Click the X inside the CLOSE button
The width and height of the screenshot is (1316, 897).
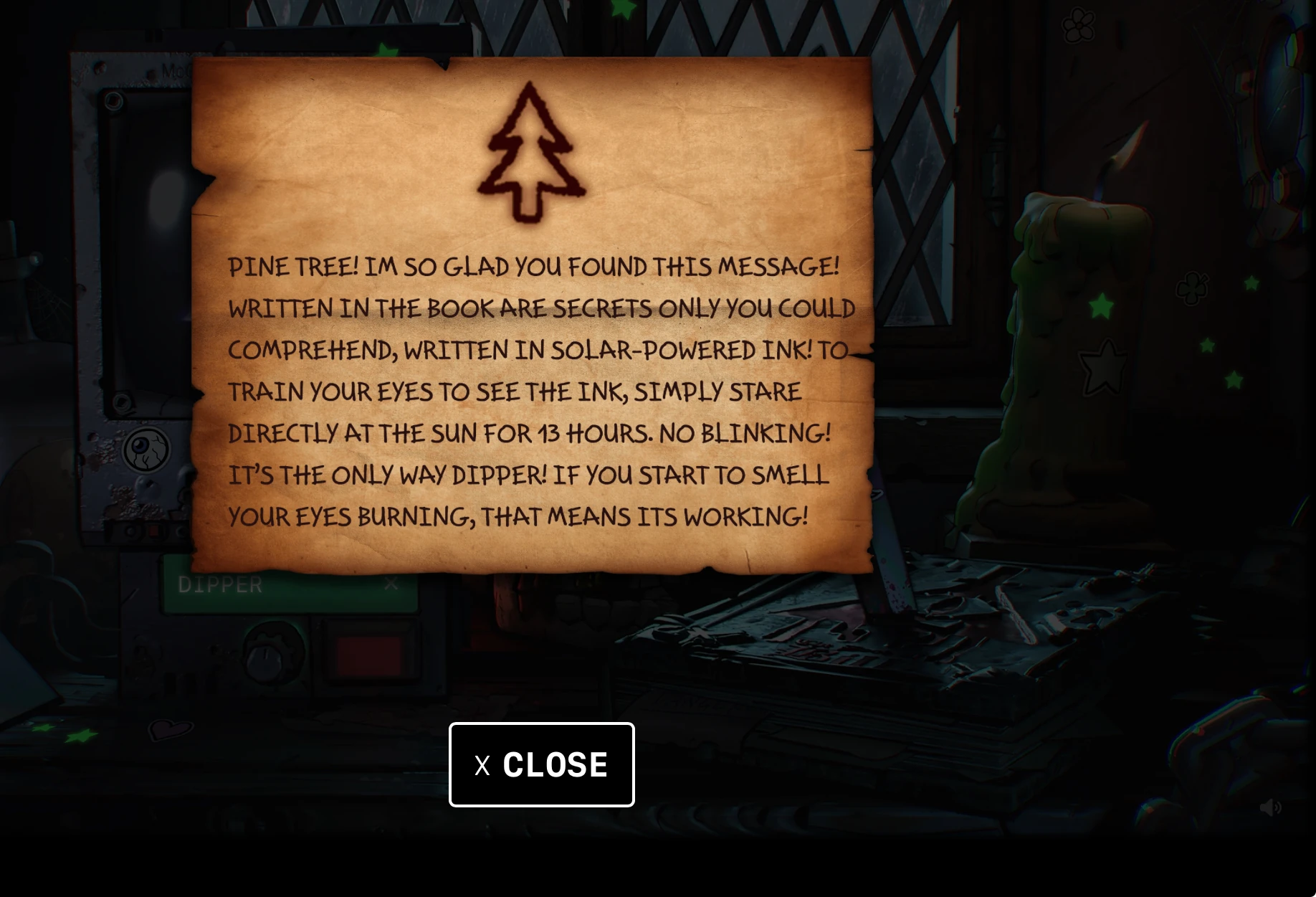click(484, 764)
